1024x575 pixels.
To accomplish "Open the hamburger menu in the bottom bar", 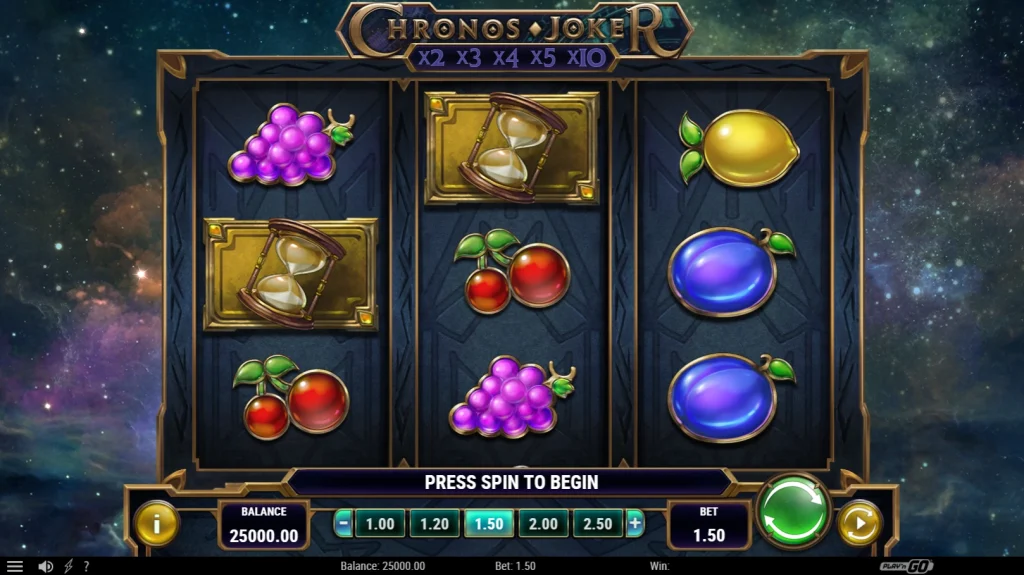I will click(15, 566).
